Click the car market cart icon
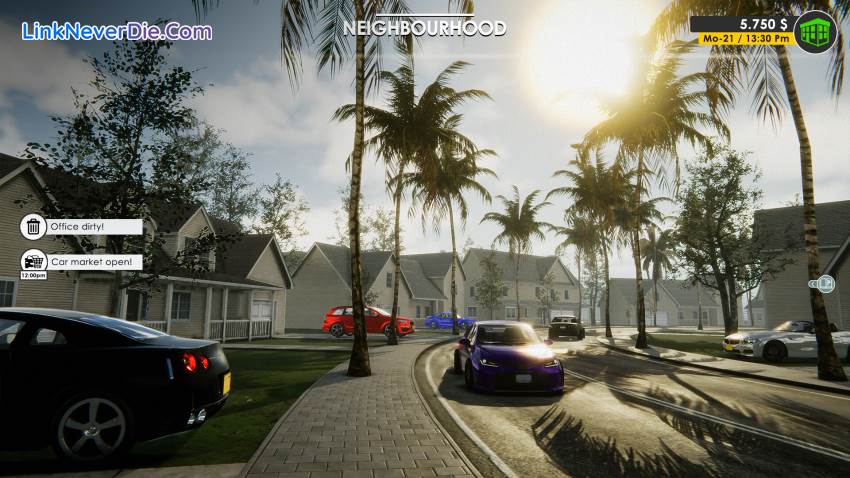Viewport: 850px width, 478px height. pos(33,260)
